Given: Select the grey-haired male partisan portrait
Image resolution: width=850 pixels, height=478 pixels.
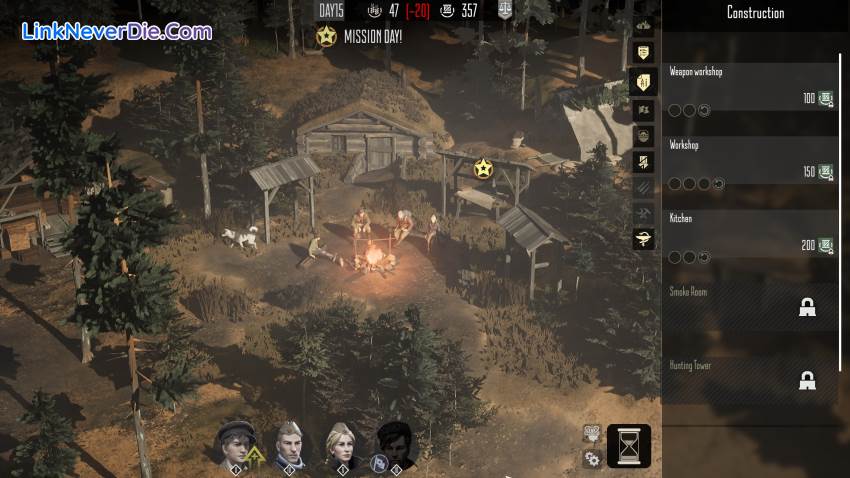Looking at the screenshot, I should coord(288,444).
